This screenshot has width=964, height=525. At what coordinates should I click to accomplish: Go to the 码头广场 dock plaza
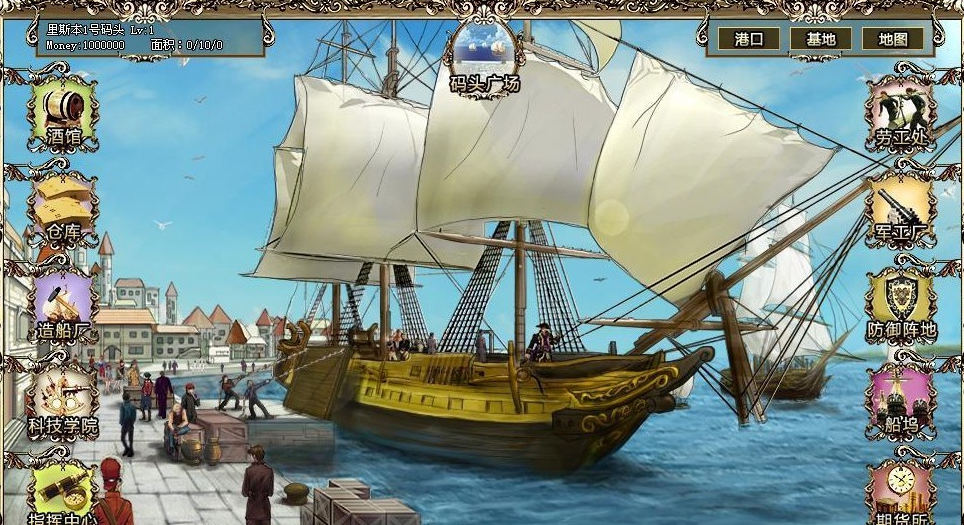click(x=484, y=52)
